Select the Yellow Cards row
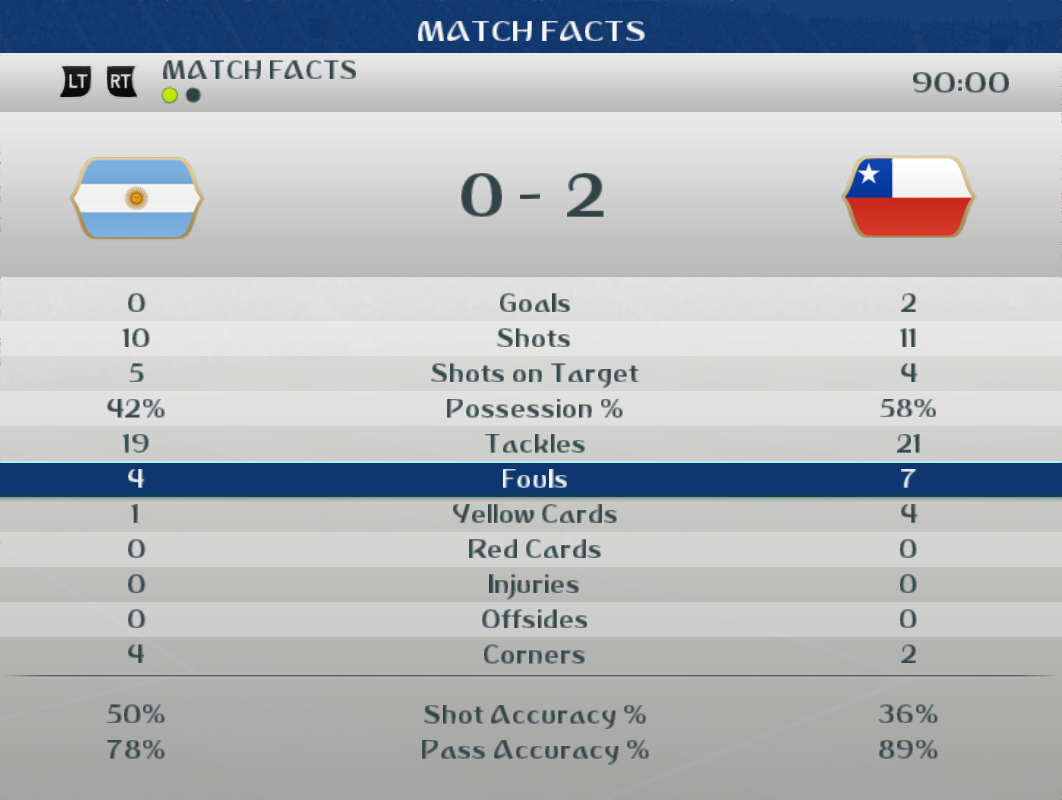The height and width of the screenshot is (800, 1062). point(534,514)
